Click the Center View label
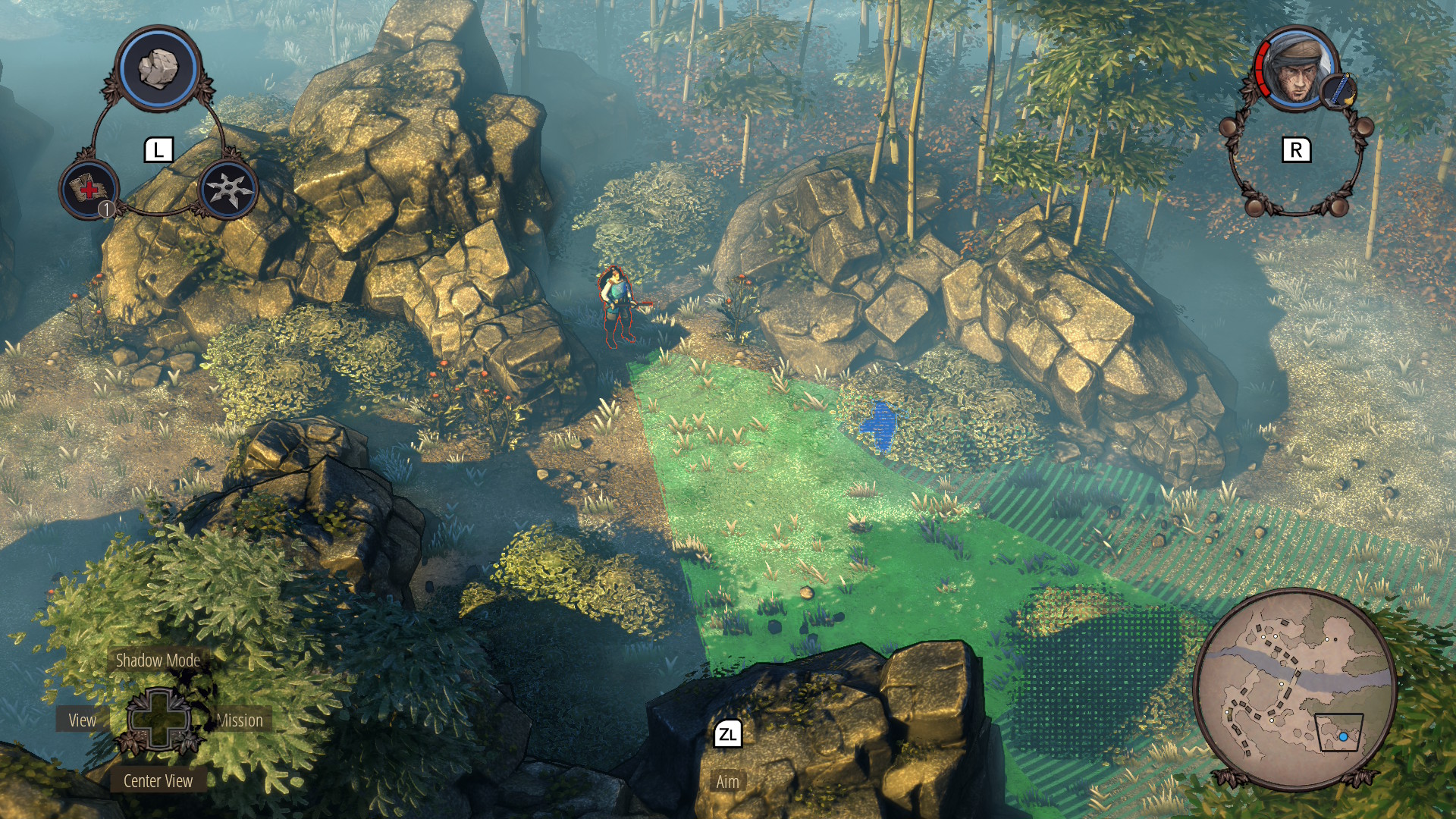 pos(158,781)
